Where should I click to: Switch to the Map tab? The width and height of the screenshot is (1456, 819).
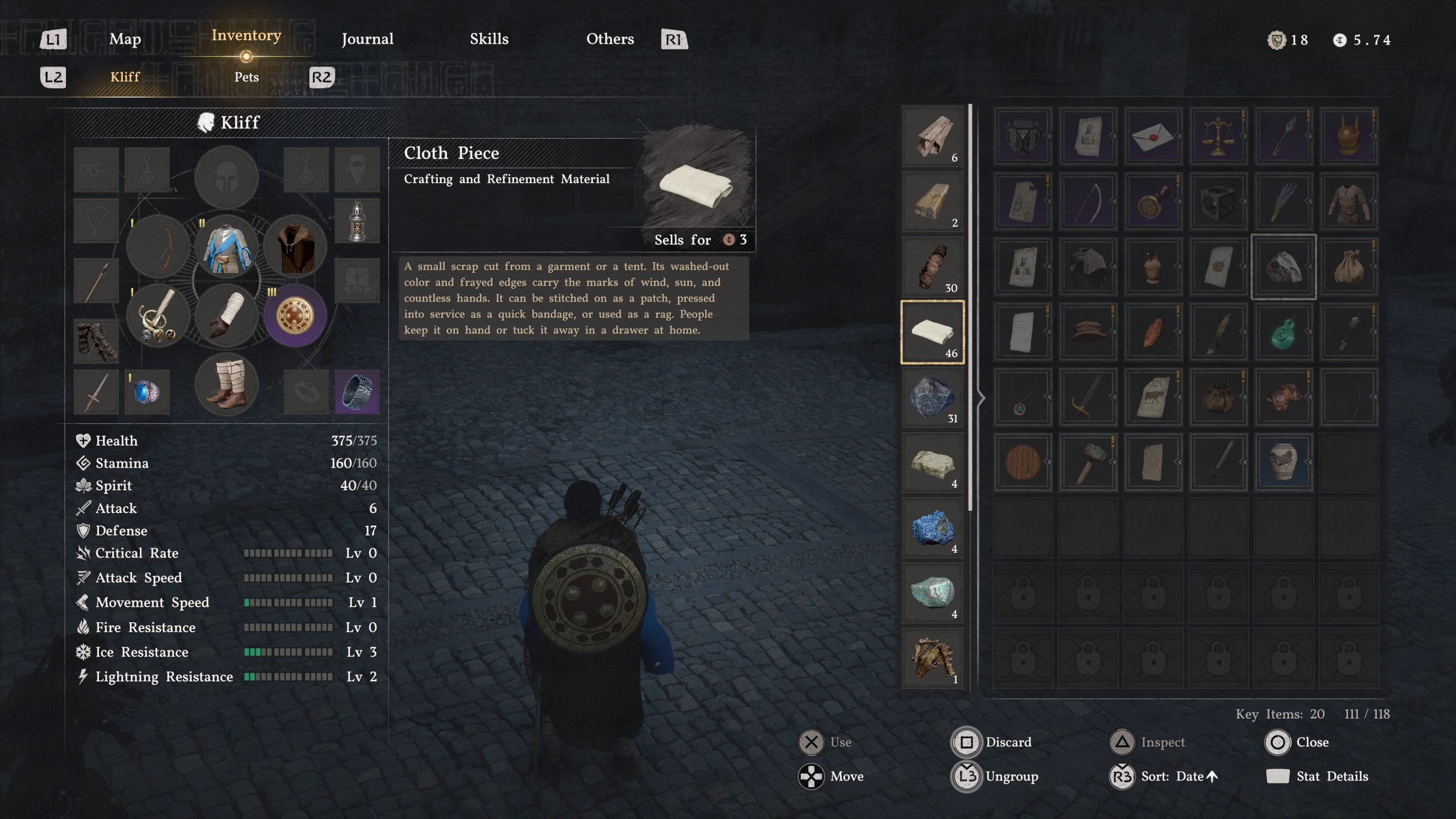click(125, 39)
